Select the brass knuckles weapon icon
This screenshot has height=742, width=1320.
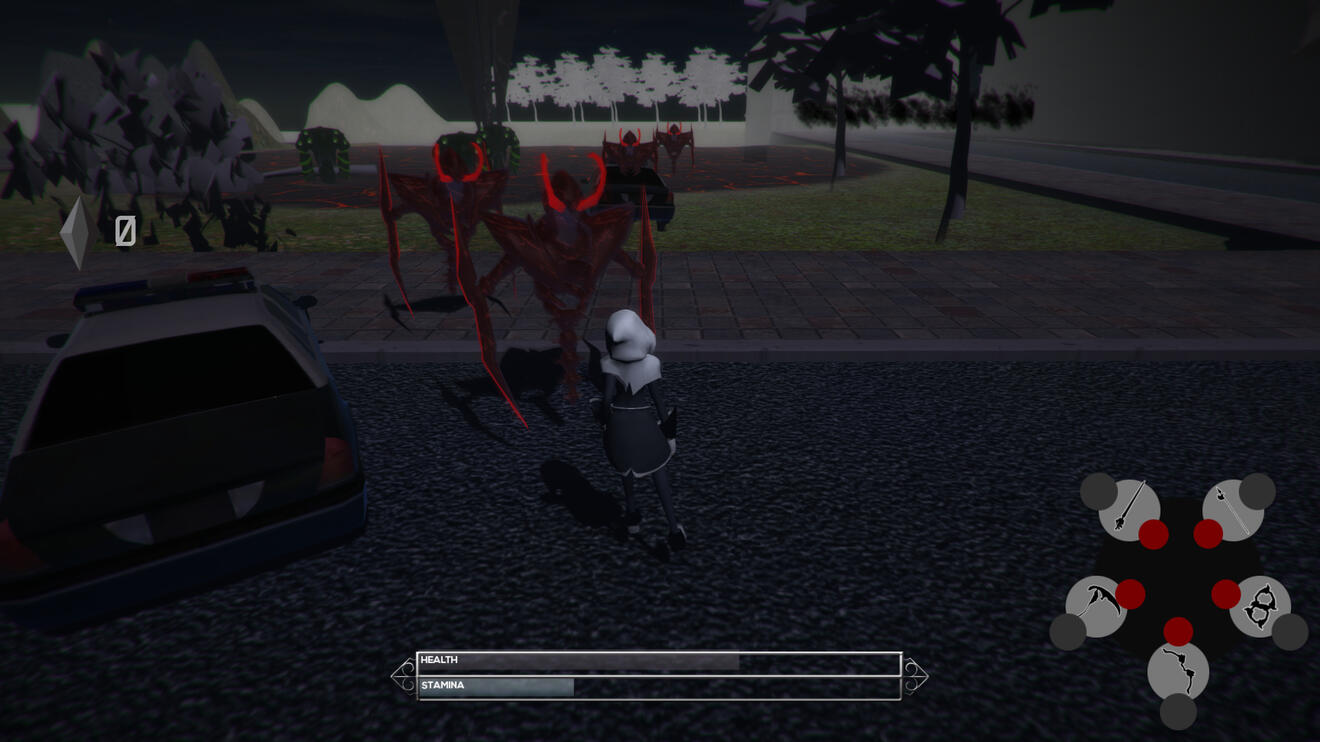click(x=1260, y=606)
